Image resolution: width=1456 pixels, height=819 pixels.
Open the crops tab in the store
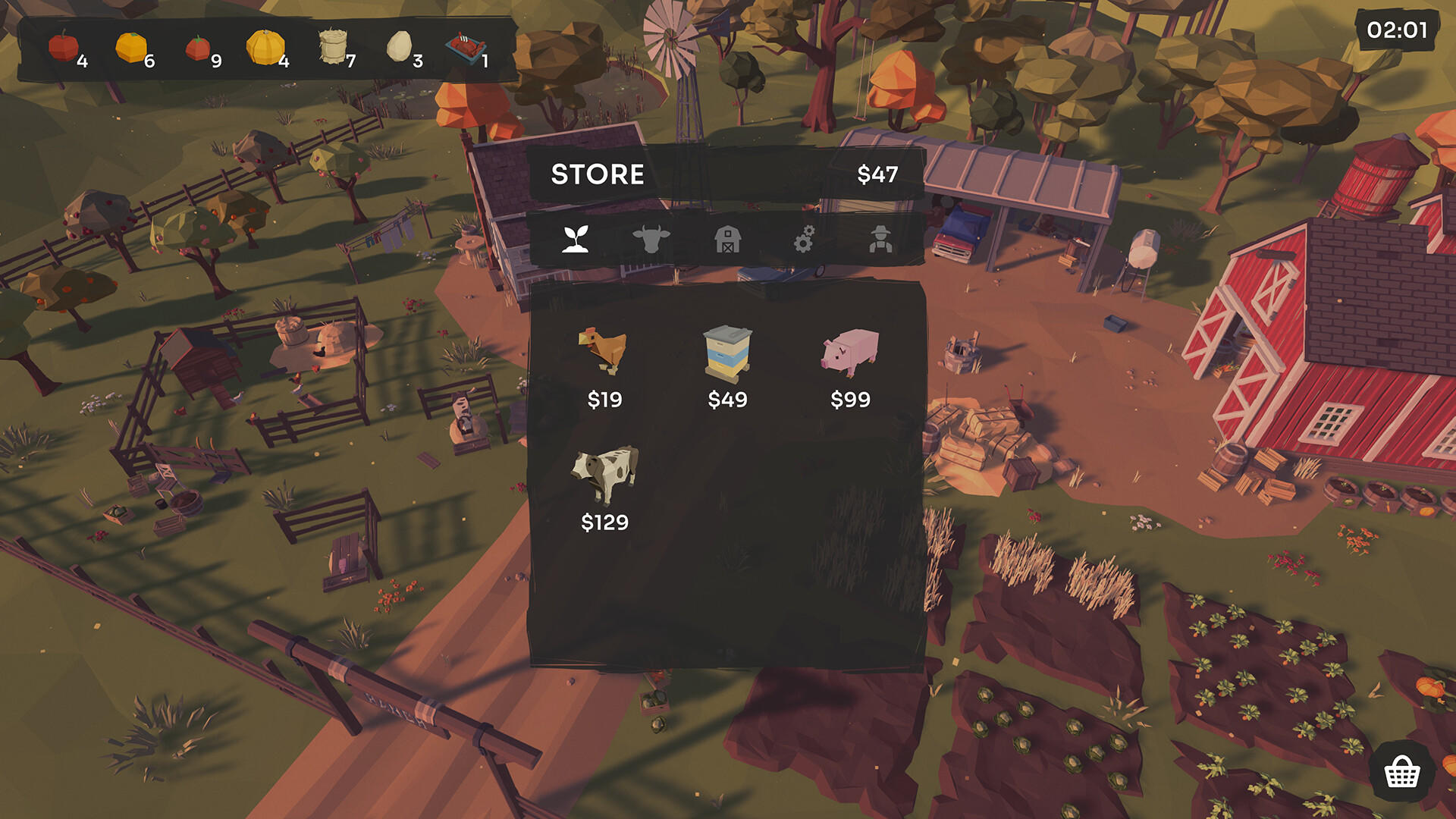pos(576,240)
